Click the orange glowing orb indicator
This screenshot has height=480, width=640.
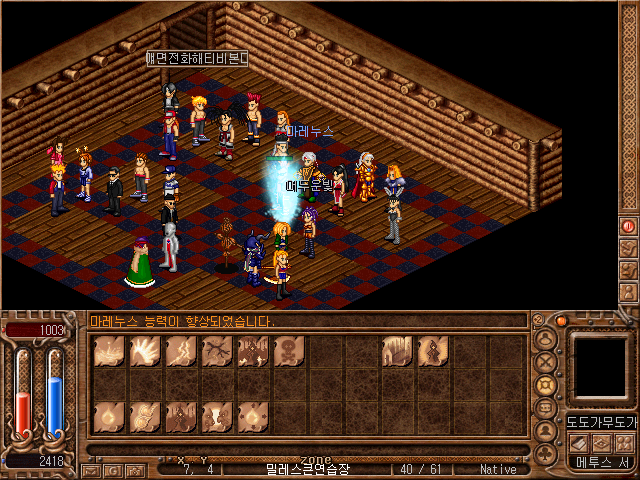[x=562, y=321]
